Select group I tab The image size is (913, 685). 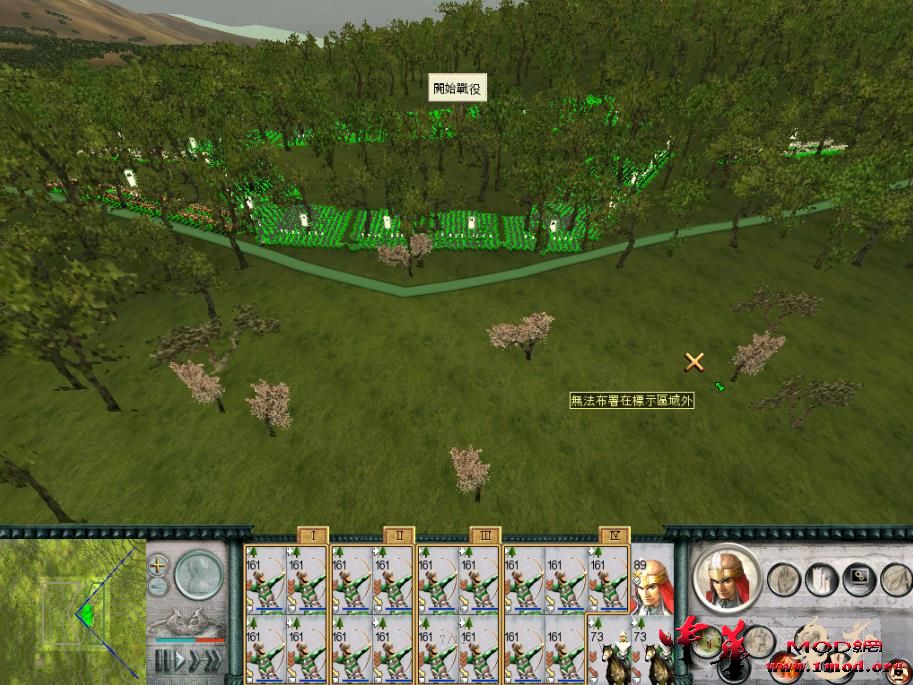pyautogui.click(x=313, y=536)
